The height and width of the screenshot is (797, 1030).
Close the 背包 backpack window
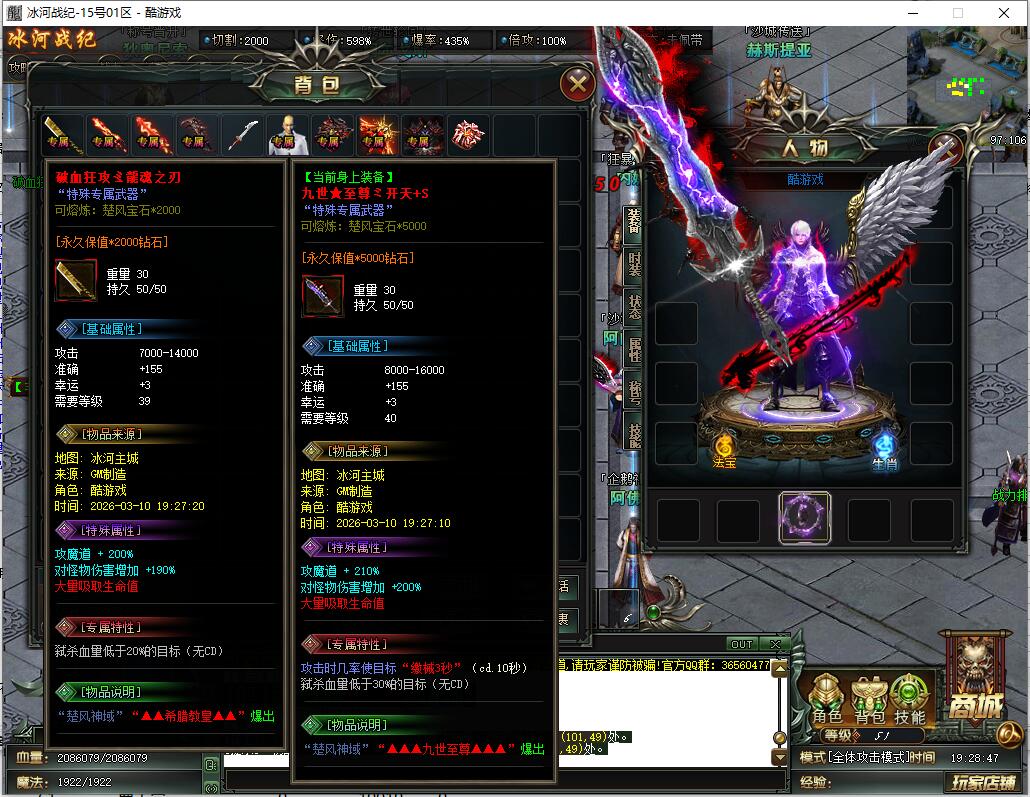[577, 84]
